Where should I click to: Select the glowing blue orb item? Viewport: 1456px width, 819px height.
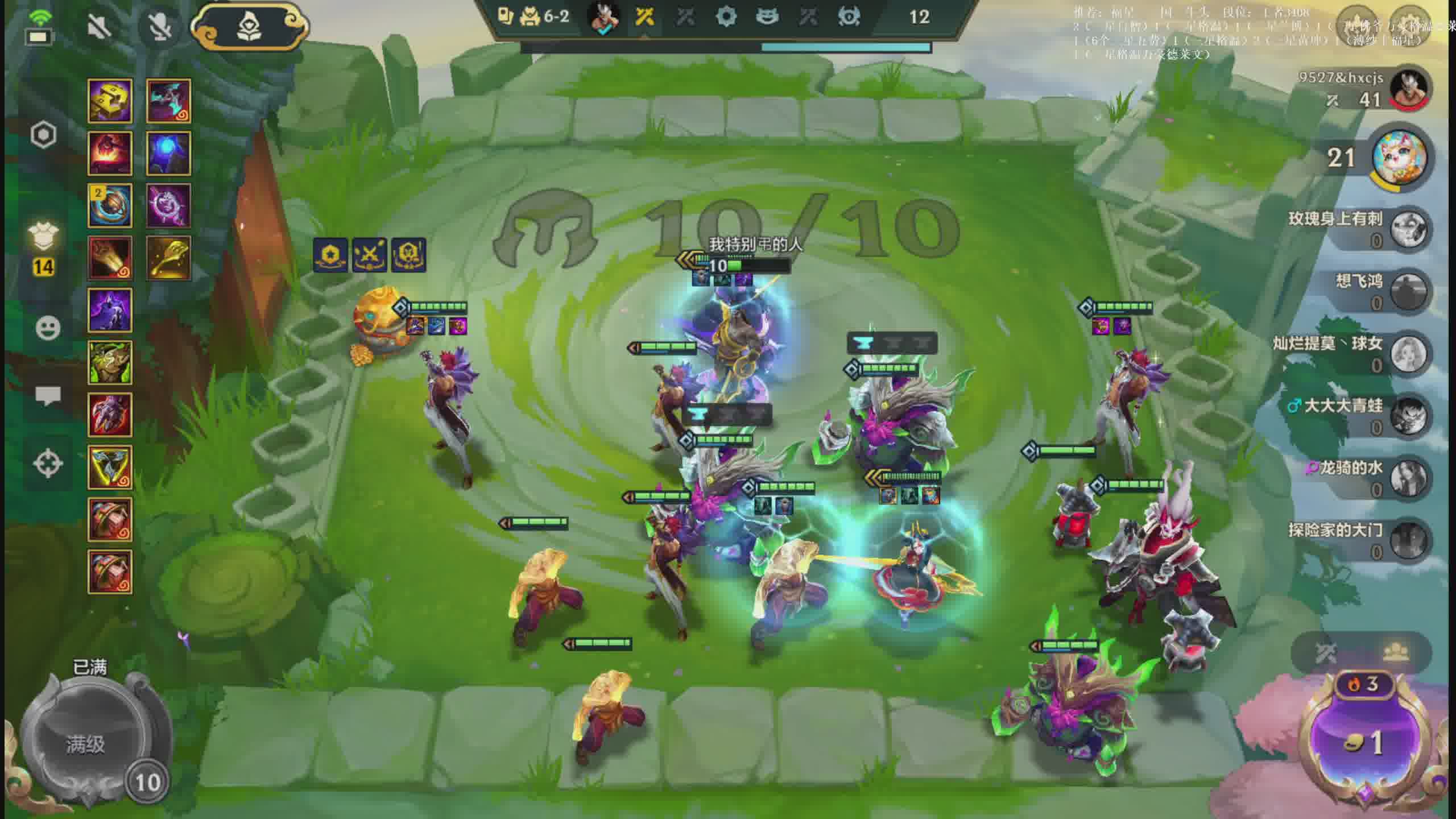pos(168,154)
